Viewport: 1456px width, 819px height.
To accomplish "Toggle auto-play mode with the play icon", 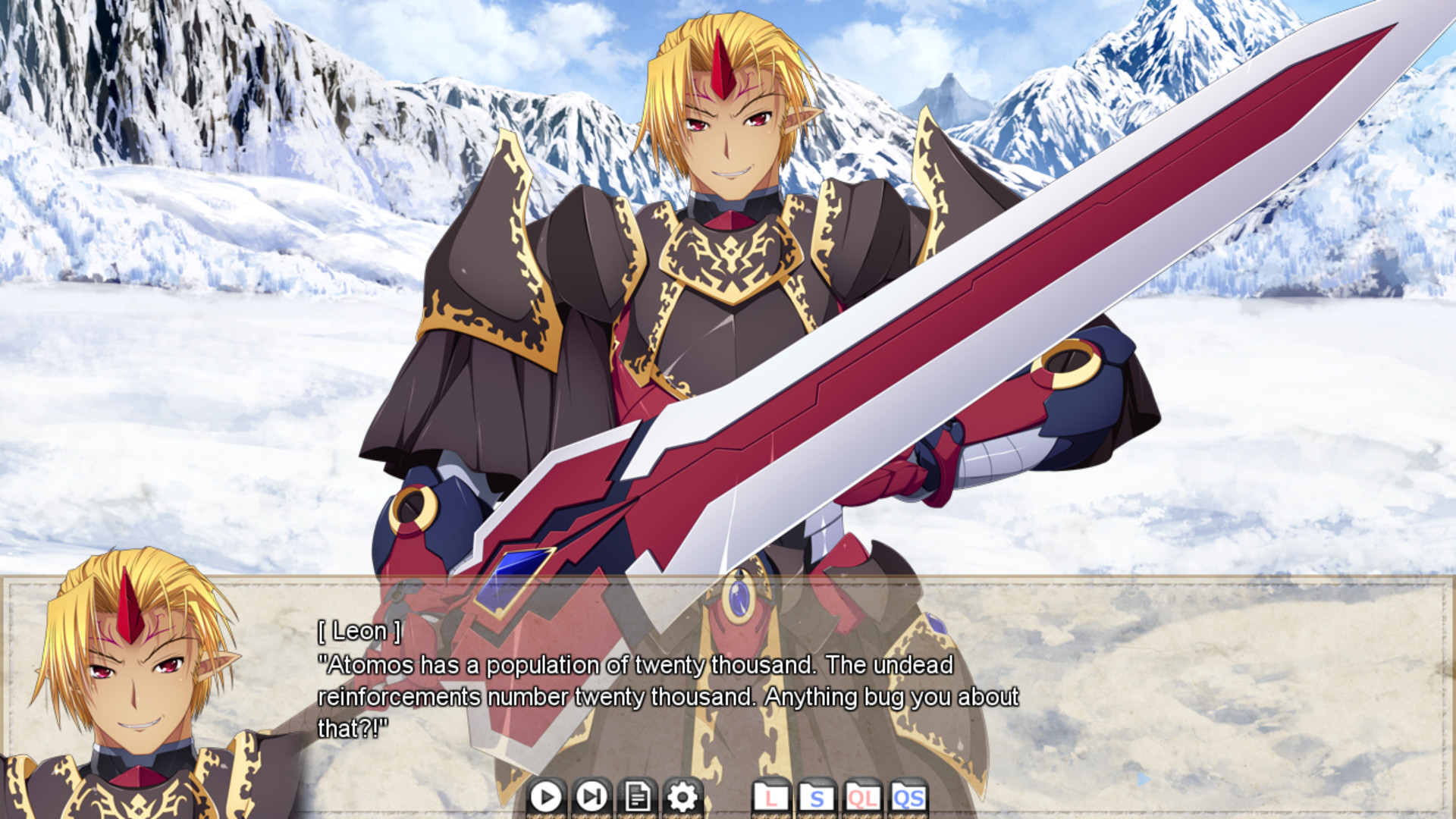I will (548, 798).
